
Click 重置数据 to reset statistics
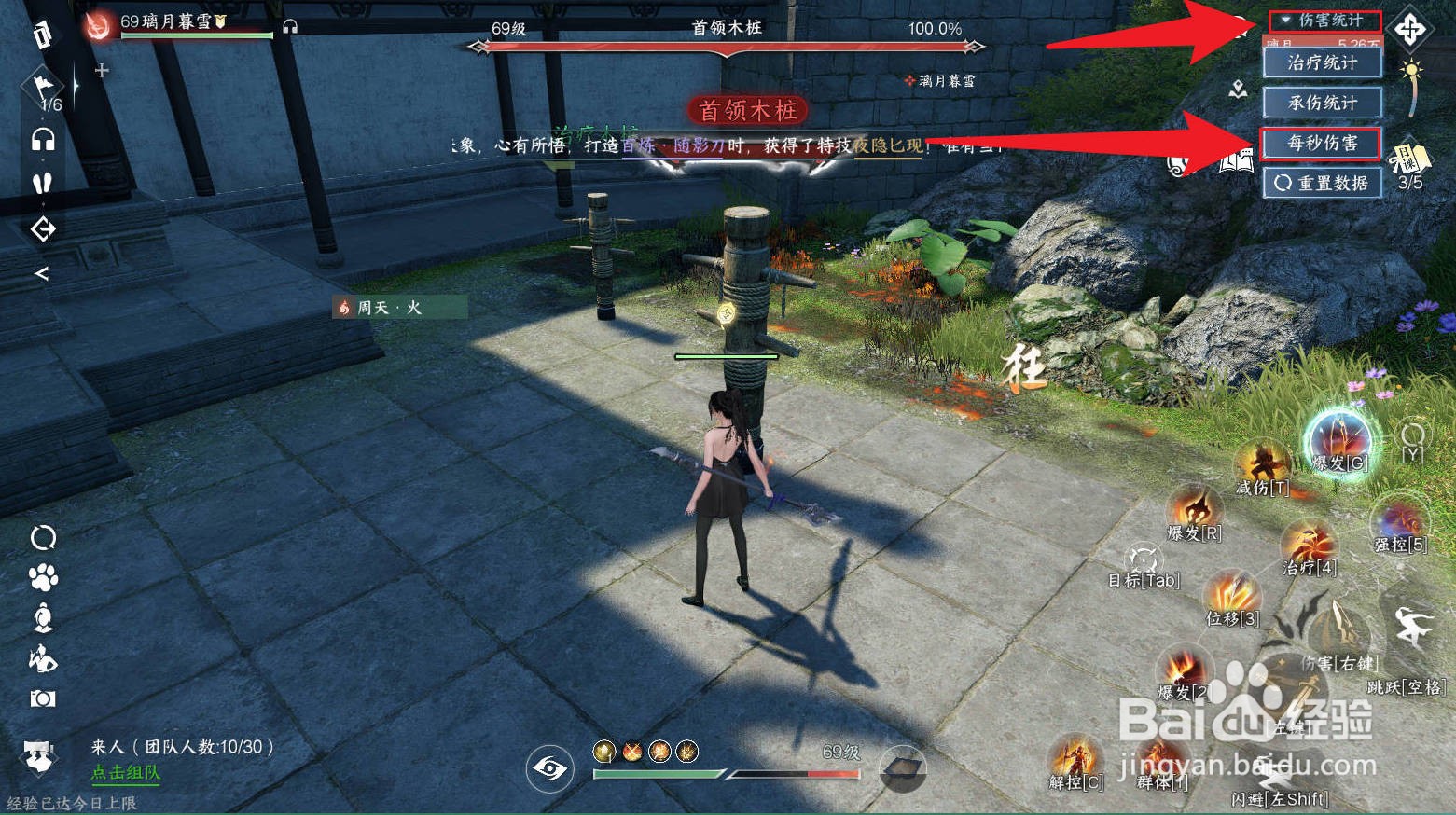(x=1321, y=184)
